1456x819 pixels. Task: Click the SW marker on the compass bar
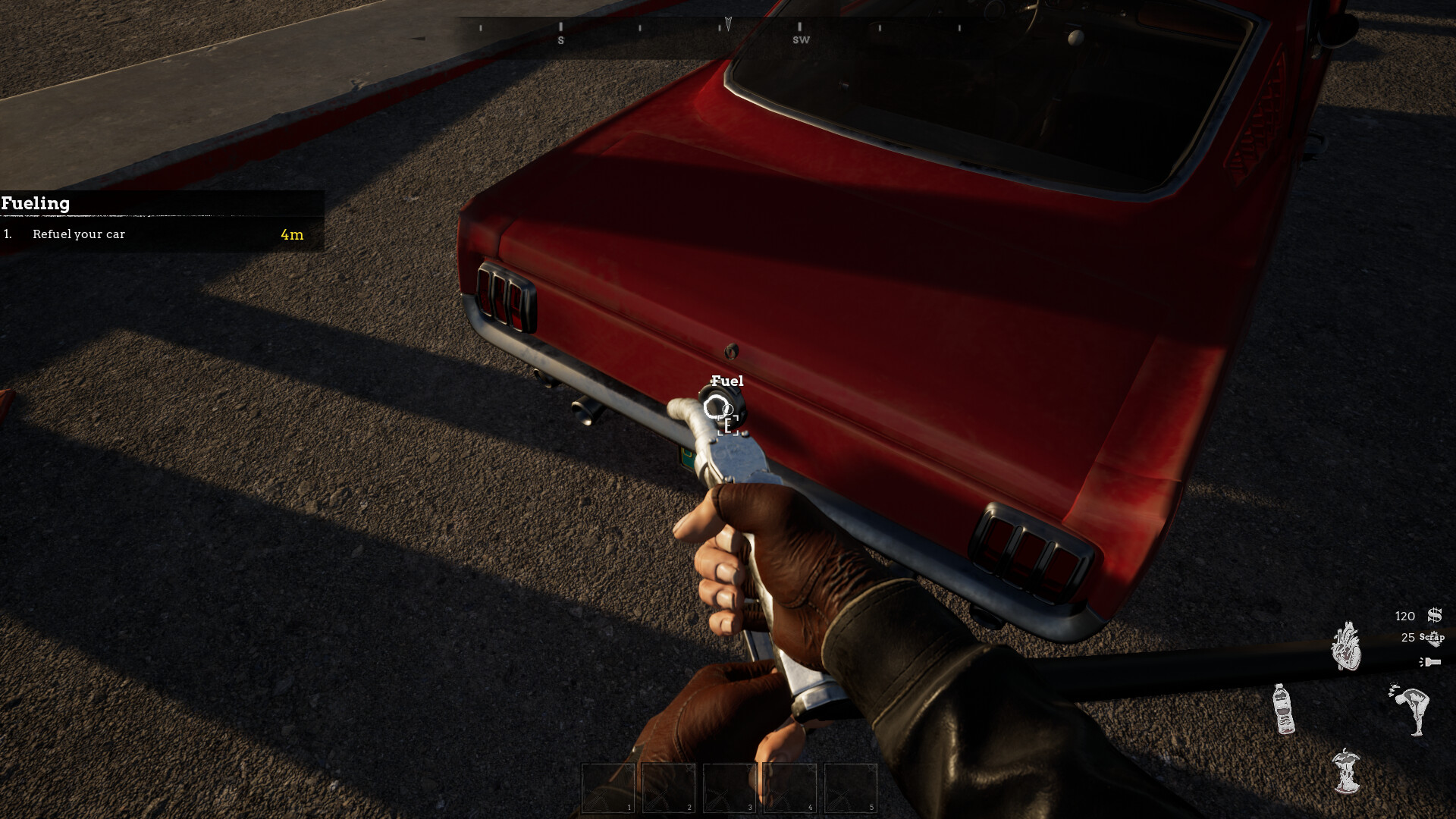(802, 39)
